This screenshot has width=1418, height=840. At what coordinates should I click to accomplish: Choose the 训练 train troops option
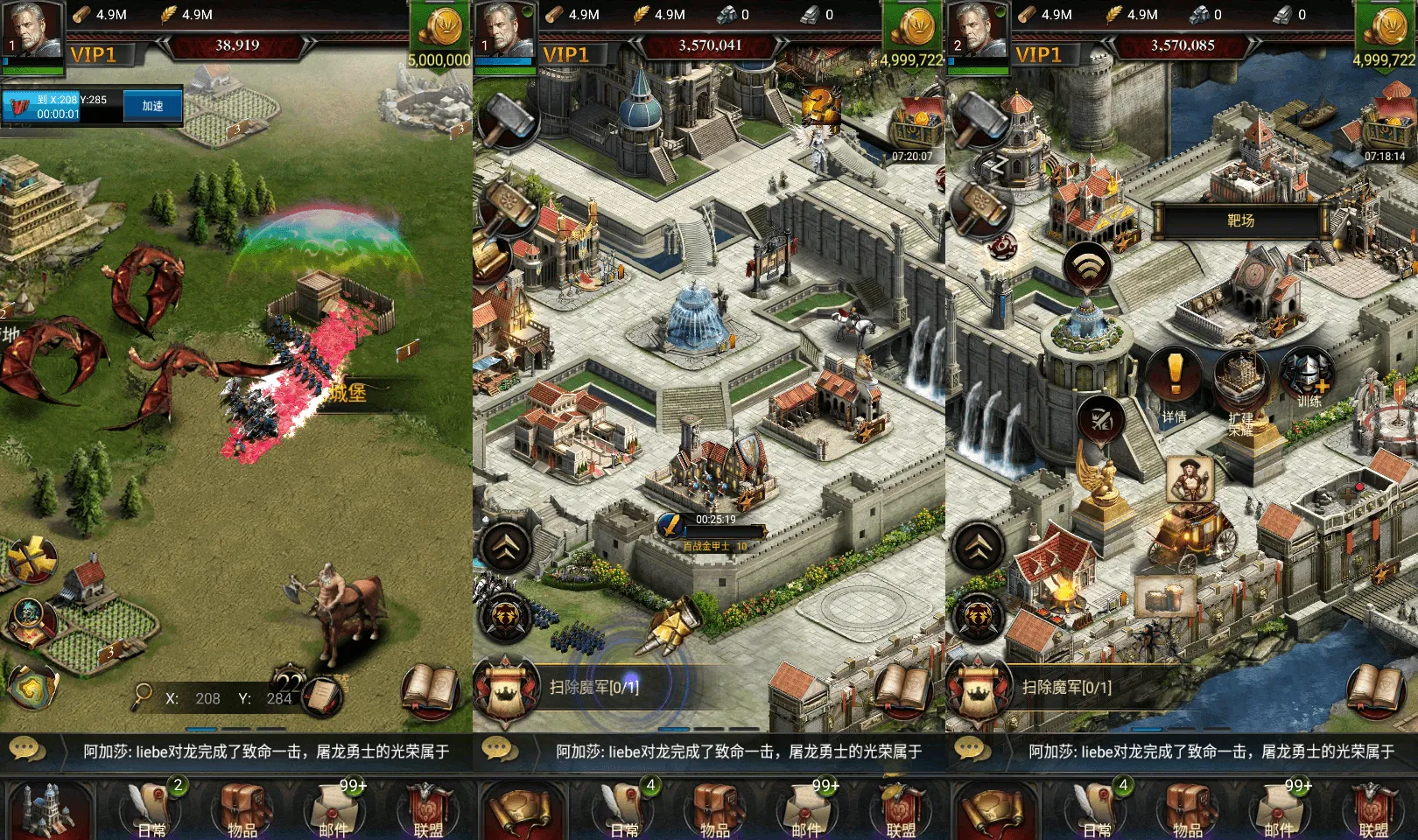[x=1308, y=379]
